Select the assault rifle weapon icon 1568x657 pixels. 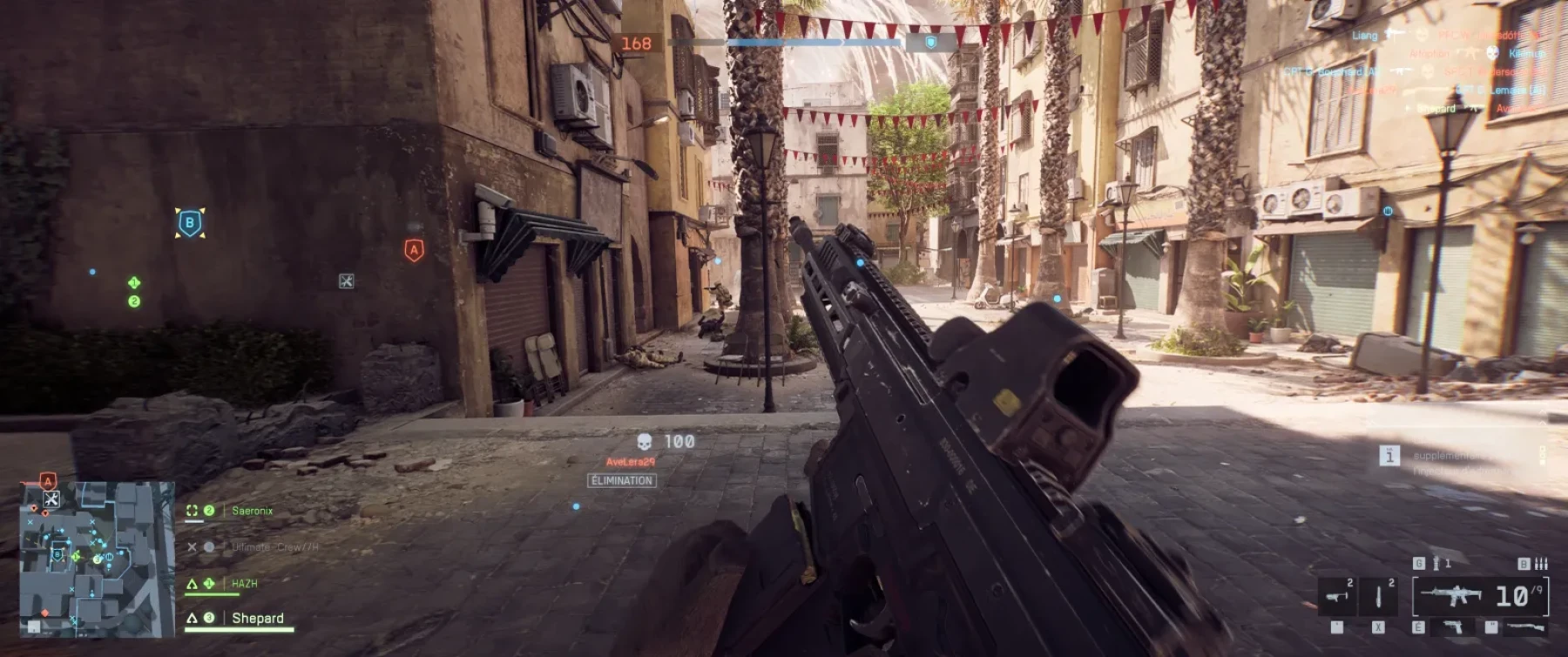pos(1450,595)
